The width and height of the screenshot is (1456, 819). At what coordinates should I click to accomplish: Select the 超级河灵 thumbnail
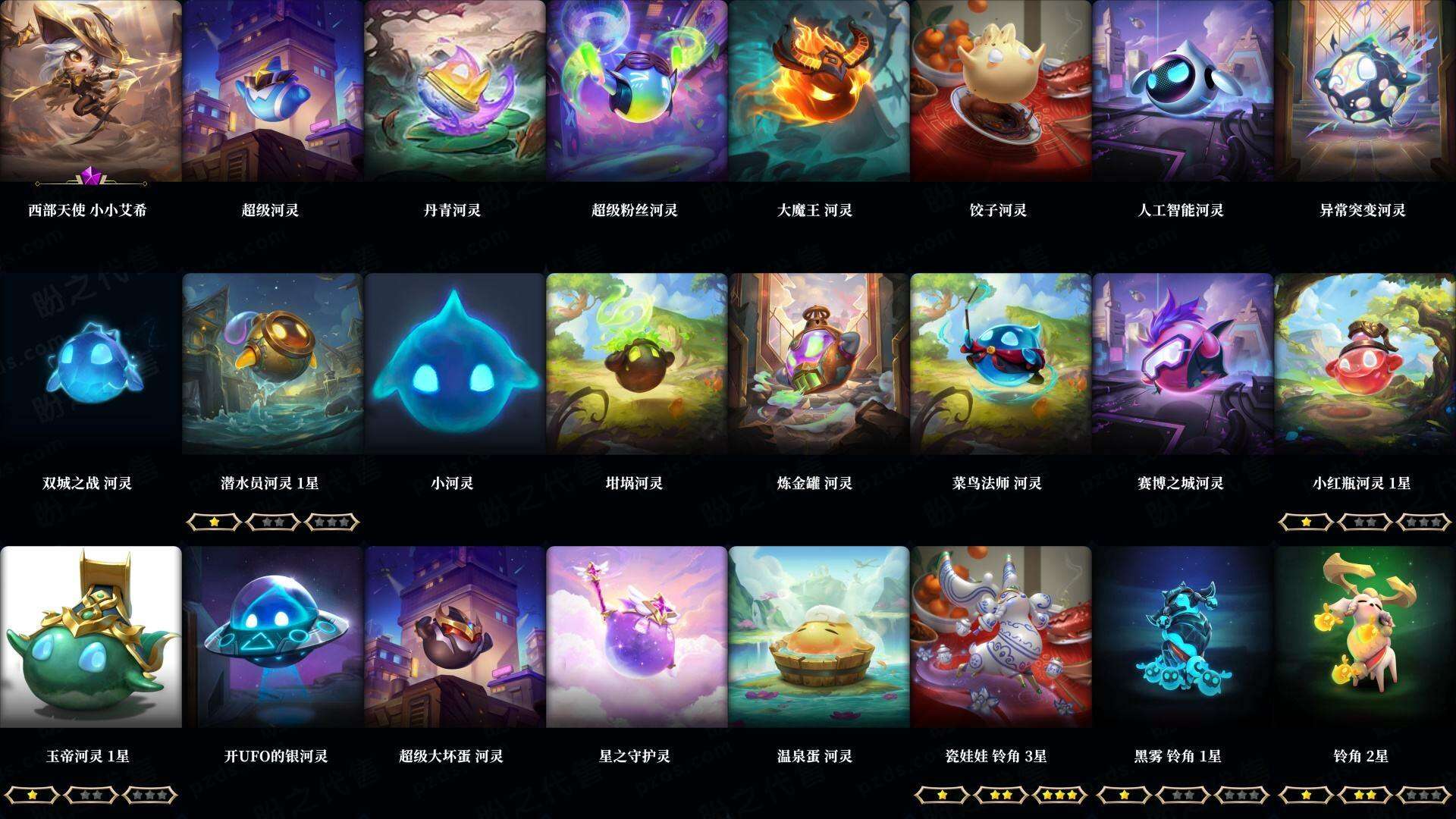point(273,91)
